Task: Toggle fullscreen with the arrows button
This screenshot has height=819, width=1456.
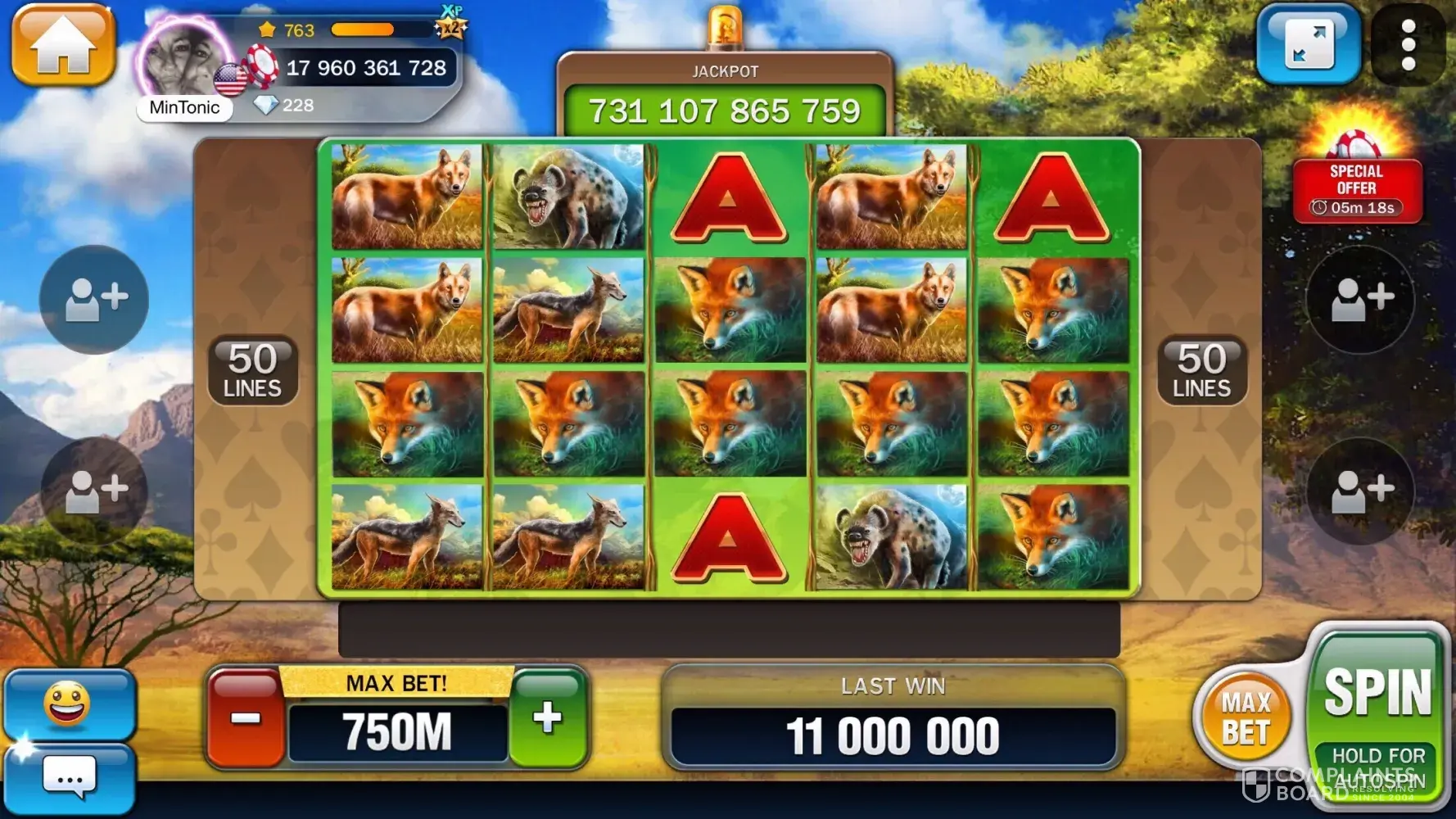Action: (x=1308, y=44)
